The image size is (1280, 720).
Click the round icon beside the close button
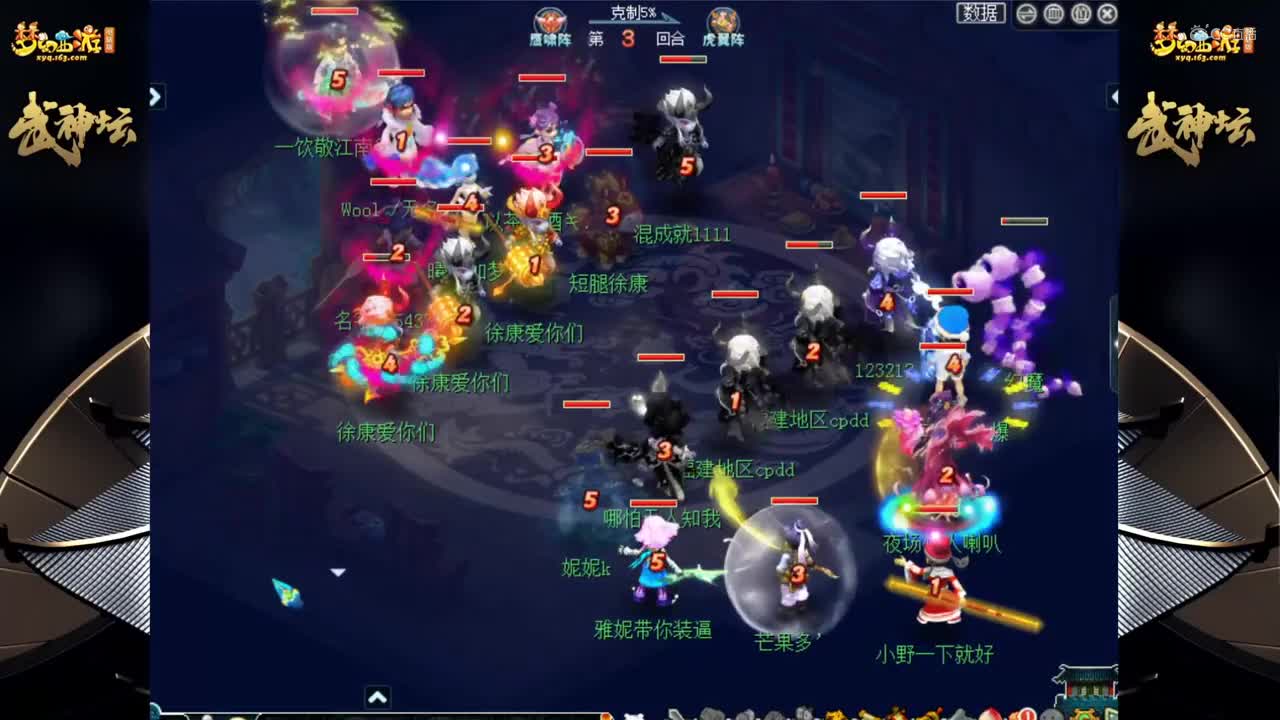point(1080,12)
